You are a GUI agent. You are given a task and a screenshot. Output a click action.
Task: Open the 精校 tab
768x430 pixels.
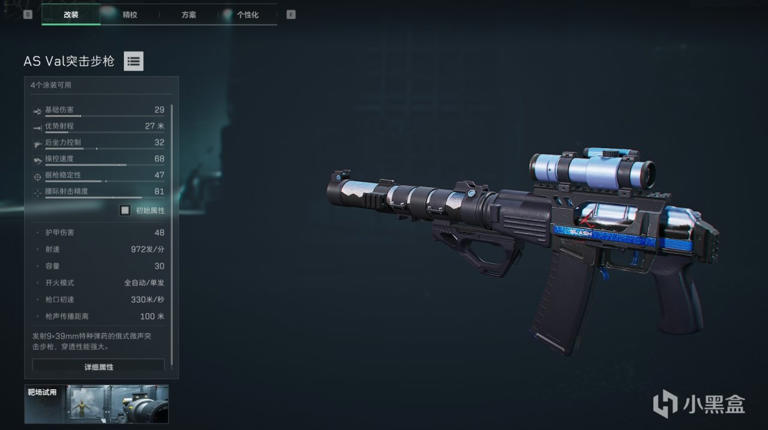coord(130,15)
